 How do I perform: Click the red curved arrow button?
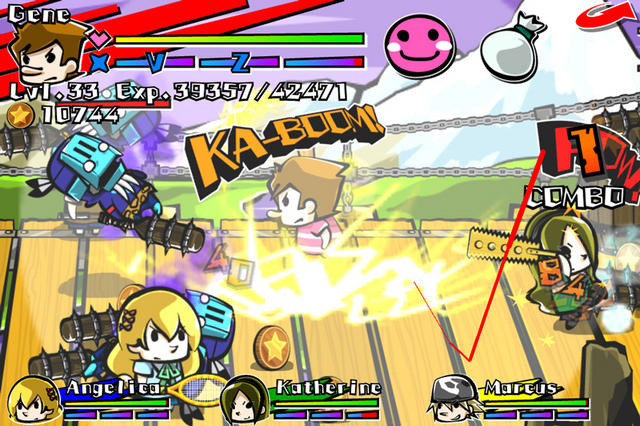pos(614,16)
